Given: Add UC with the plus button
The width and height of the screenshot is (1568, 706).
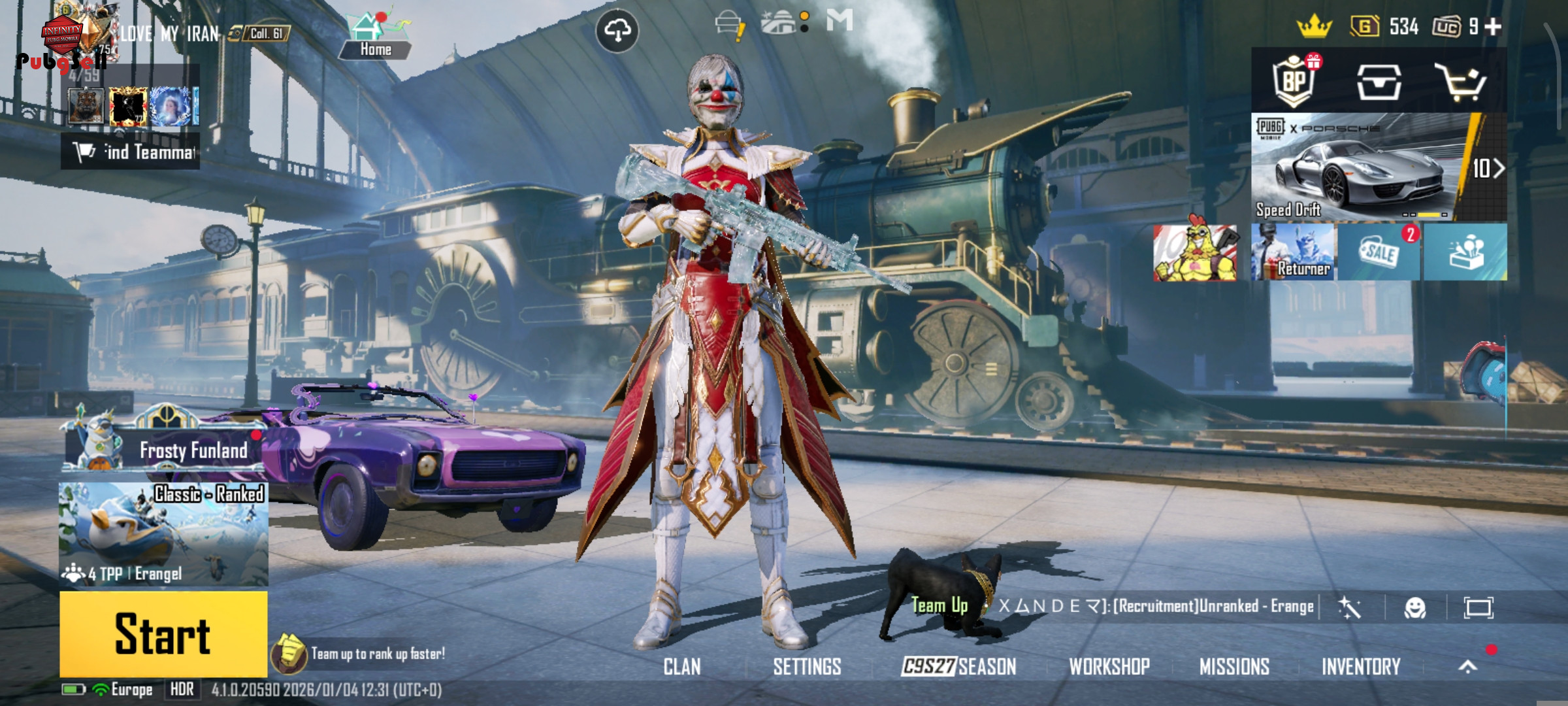Looking at the screenshot, I should tap(1493, 27).
